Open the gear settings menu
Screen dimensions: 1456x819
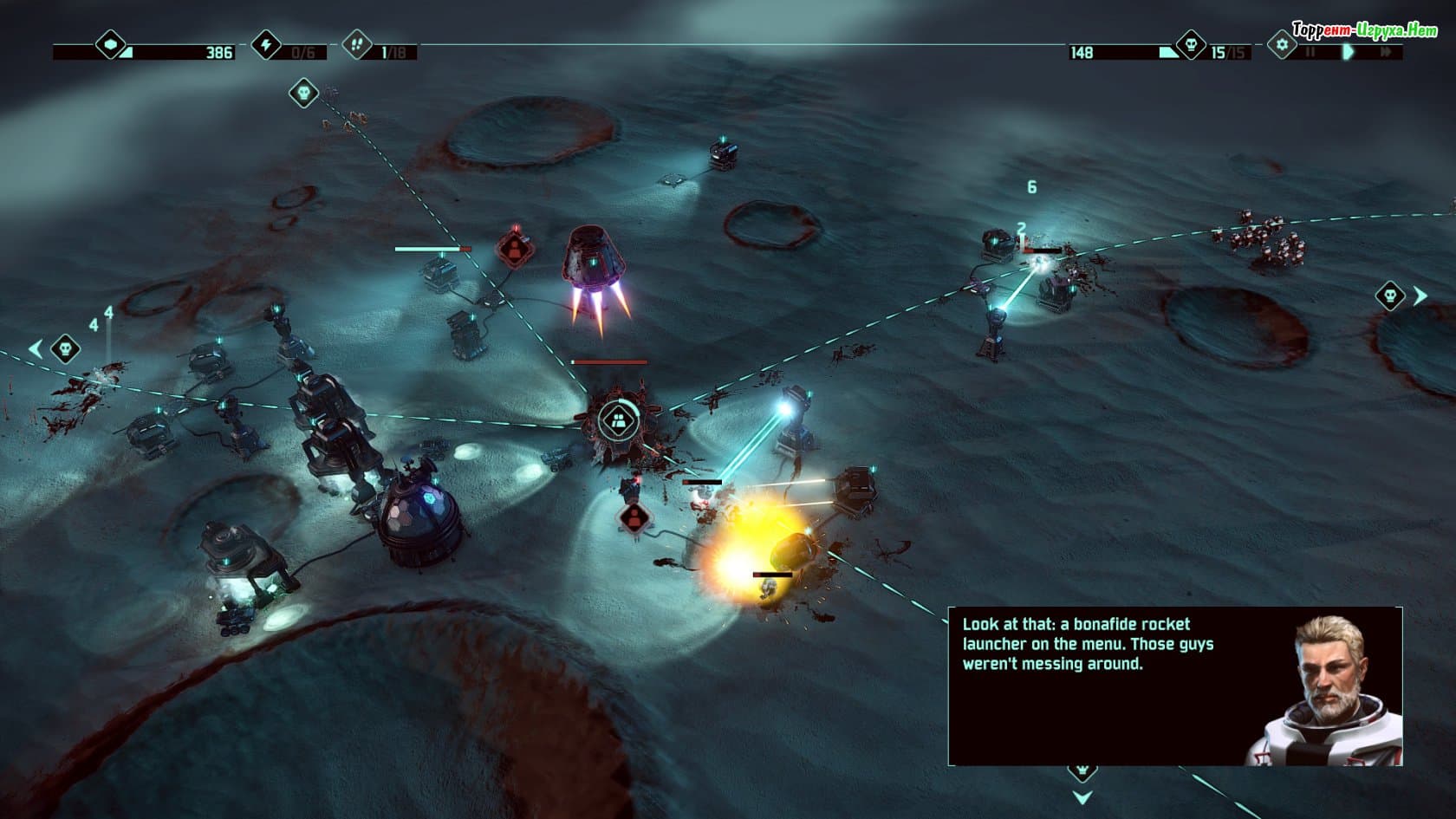(x=1281, y=44)
